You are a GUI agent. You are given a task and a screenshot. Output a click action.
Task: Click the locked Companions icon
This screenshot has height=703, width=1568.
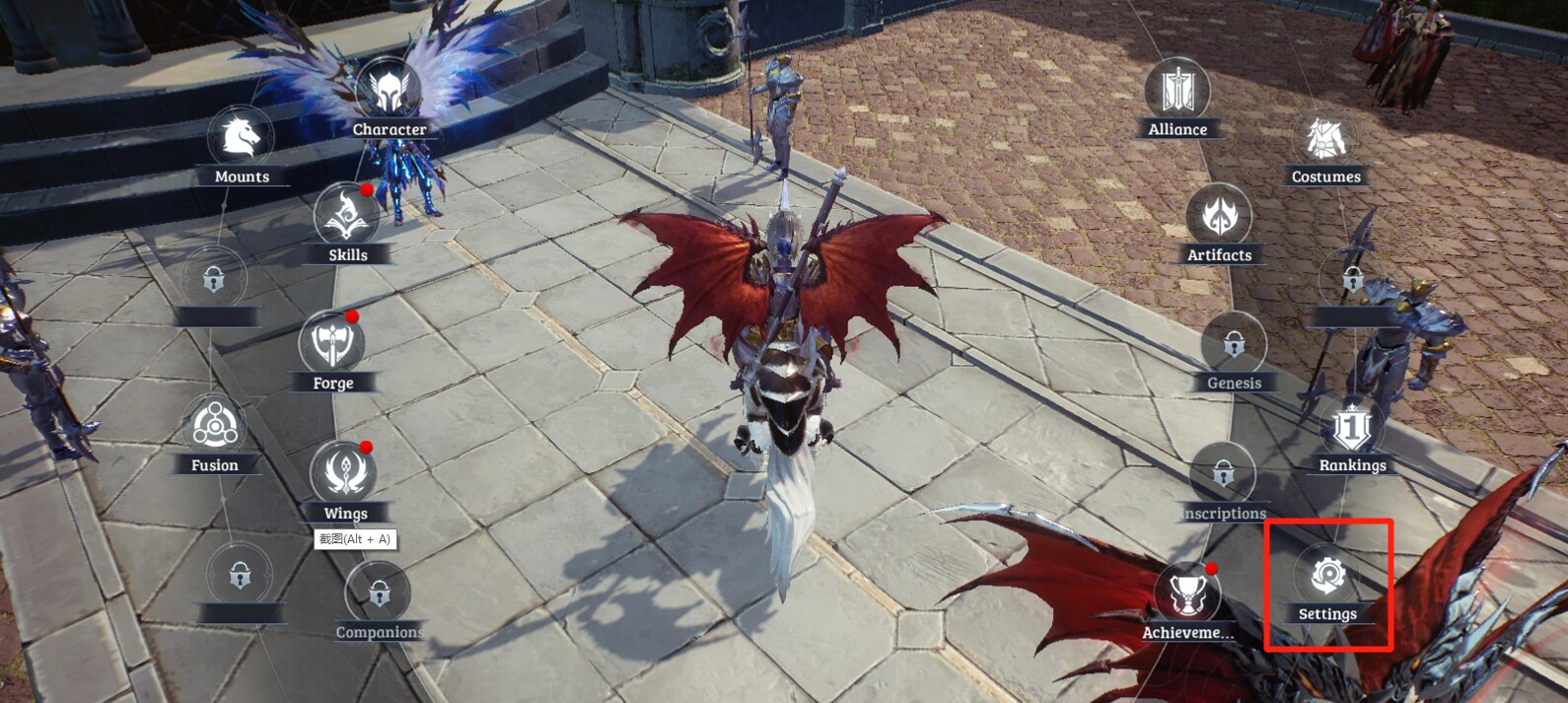(379, 594)
